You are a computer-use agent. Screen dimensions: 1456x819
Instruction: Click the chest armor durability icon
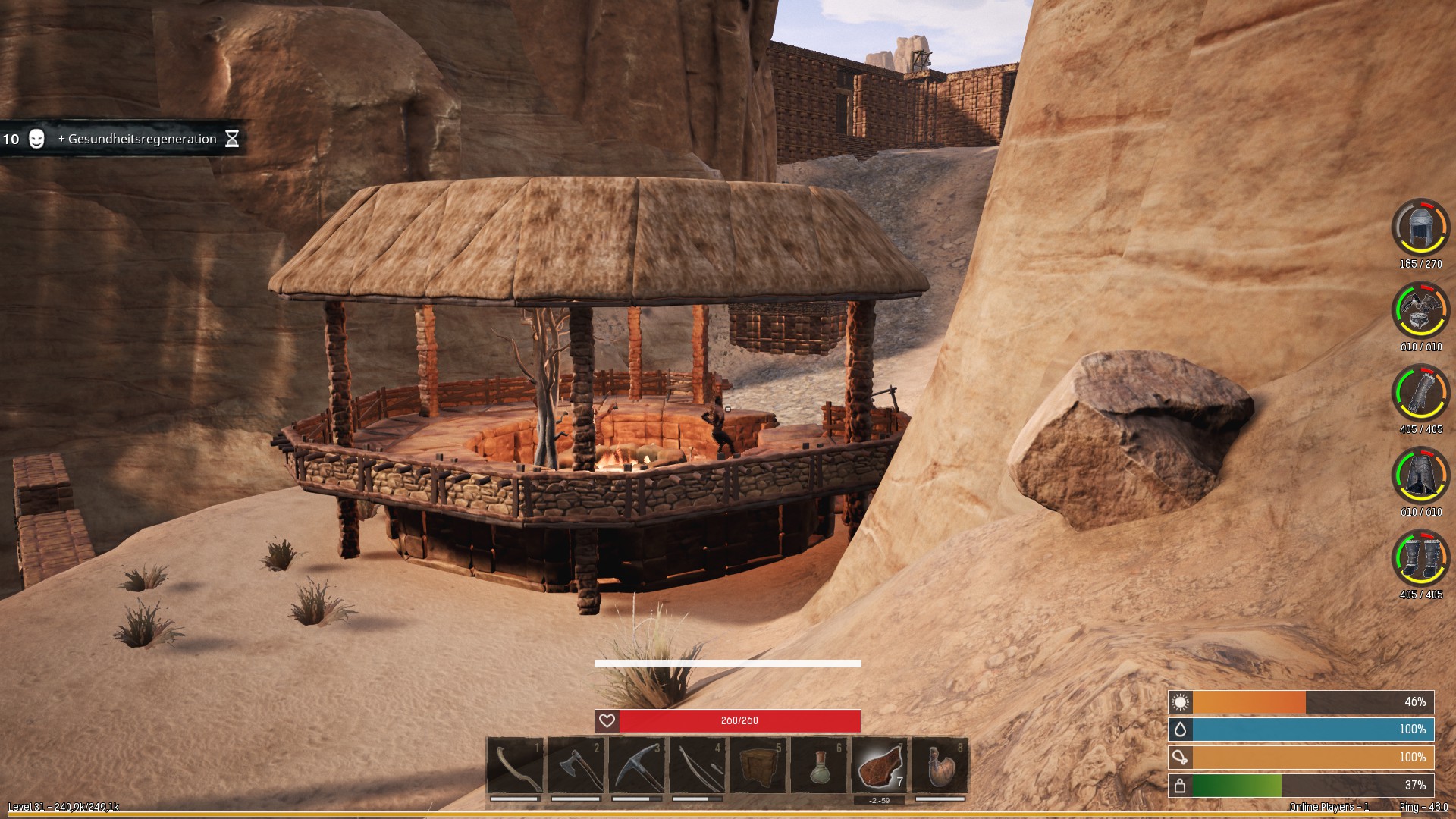click(1420, 309)
